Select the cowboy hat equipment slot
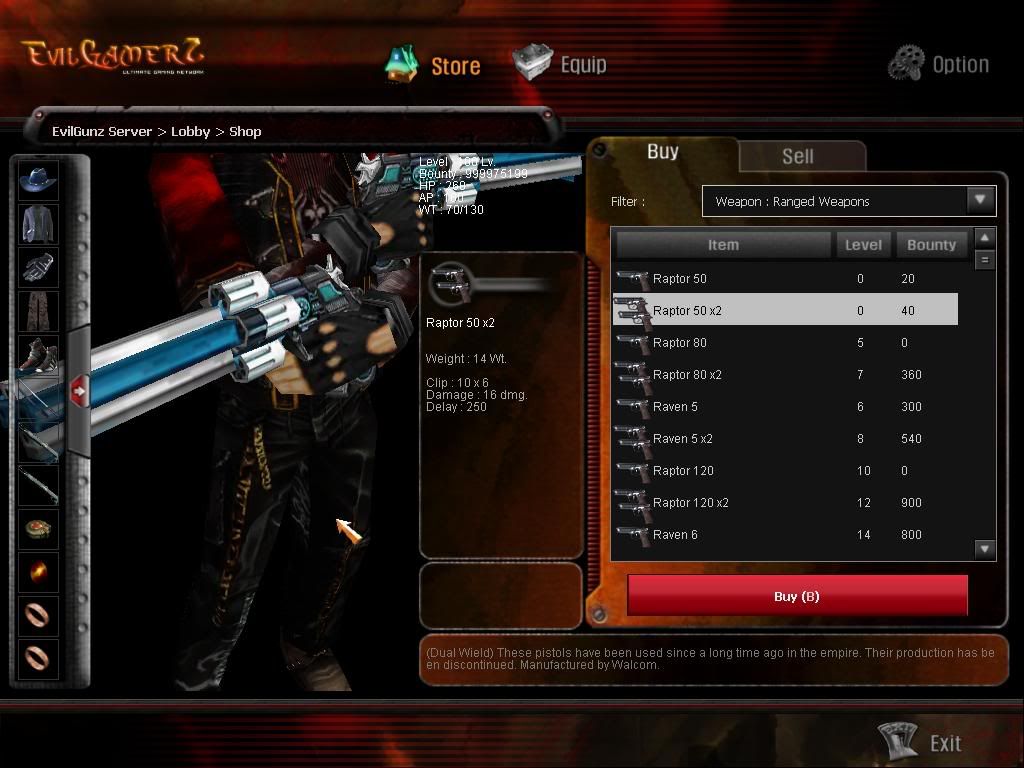Image resolution: width=1024 pixels, height=768 pixels. (x=38, y=180)
